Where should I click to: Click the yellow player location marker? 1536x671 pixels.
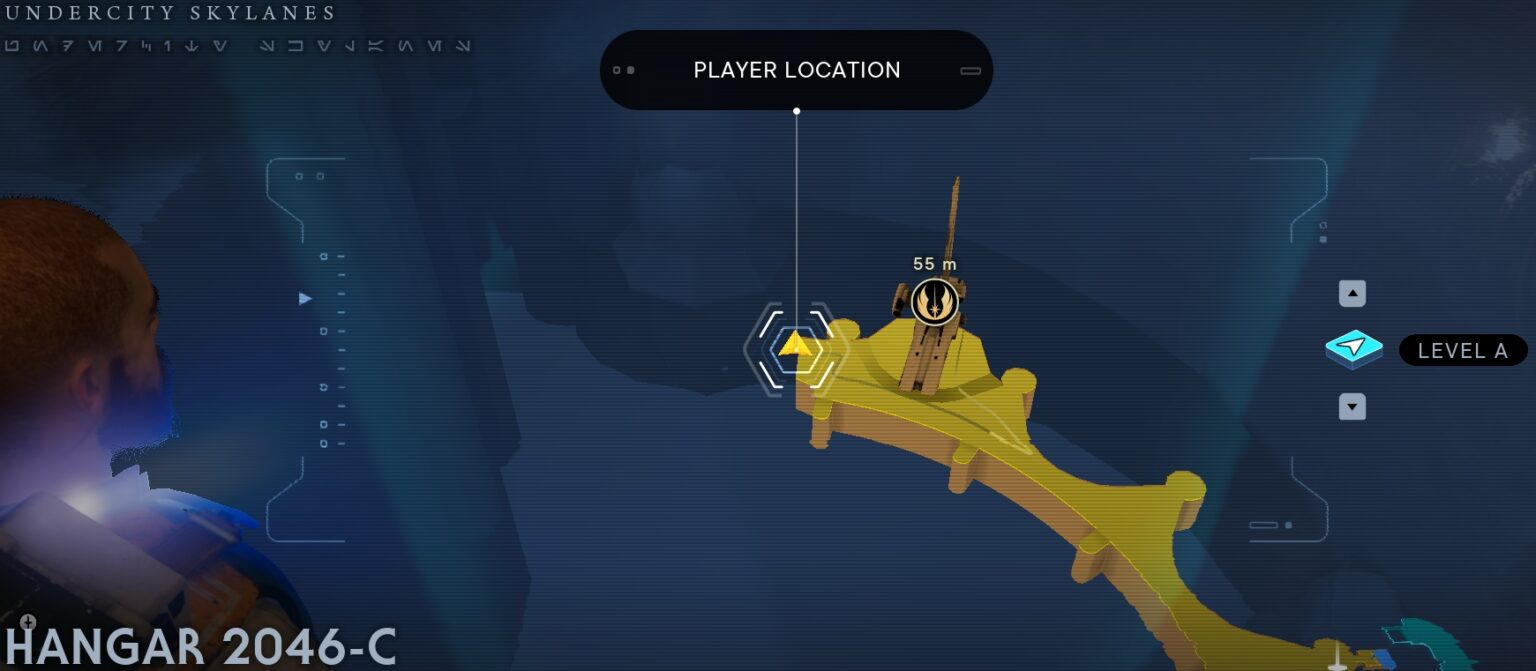click(x=795, y=346)
